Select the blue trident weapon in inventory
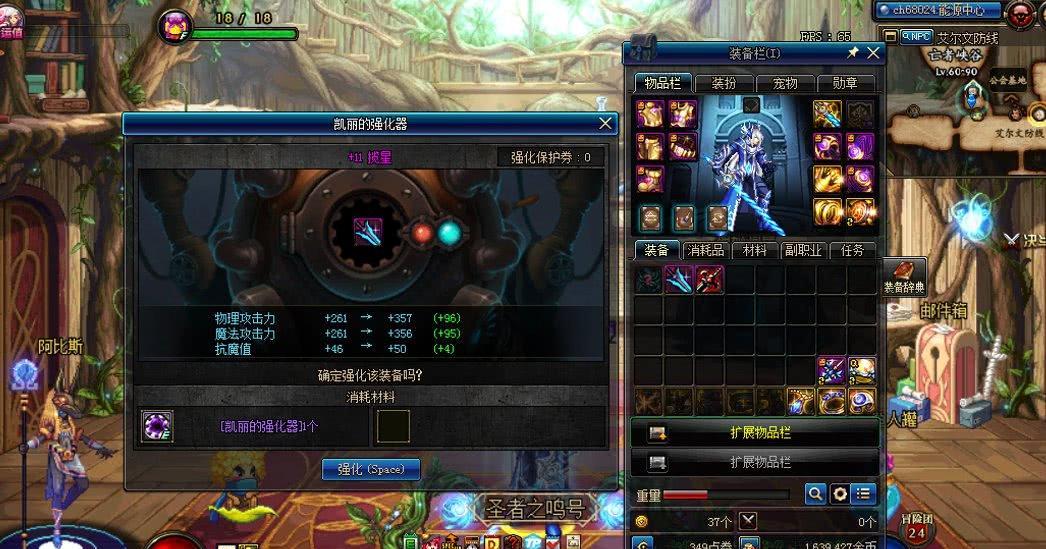 click(x=679, y=279)
